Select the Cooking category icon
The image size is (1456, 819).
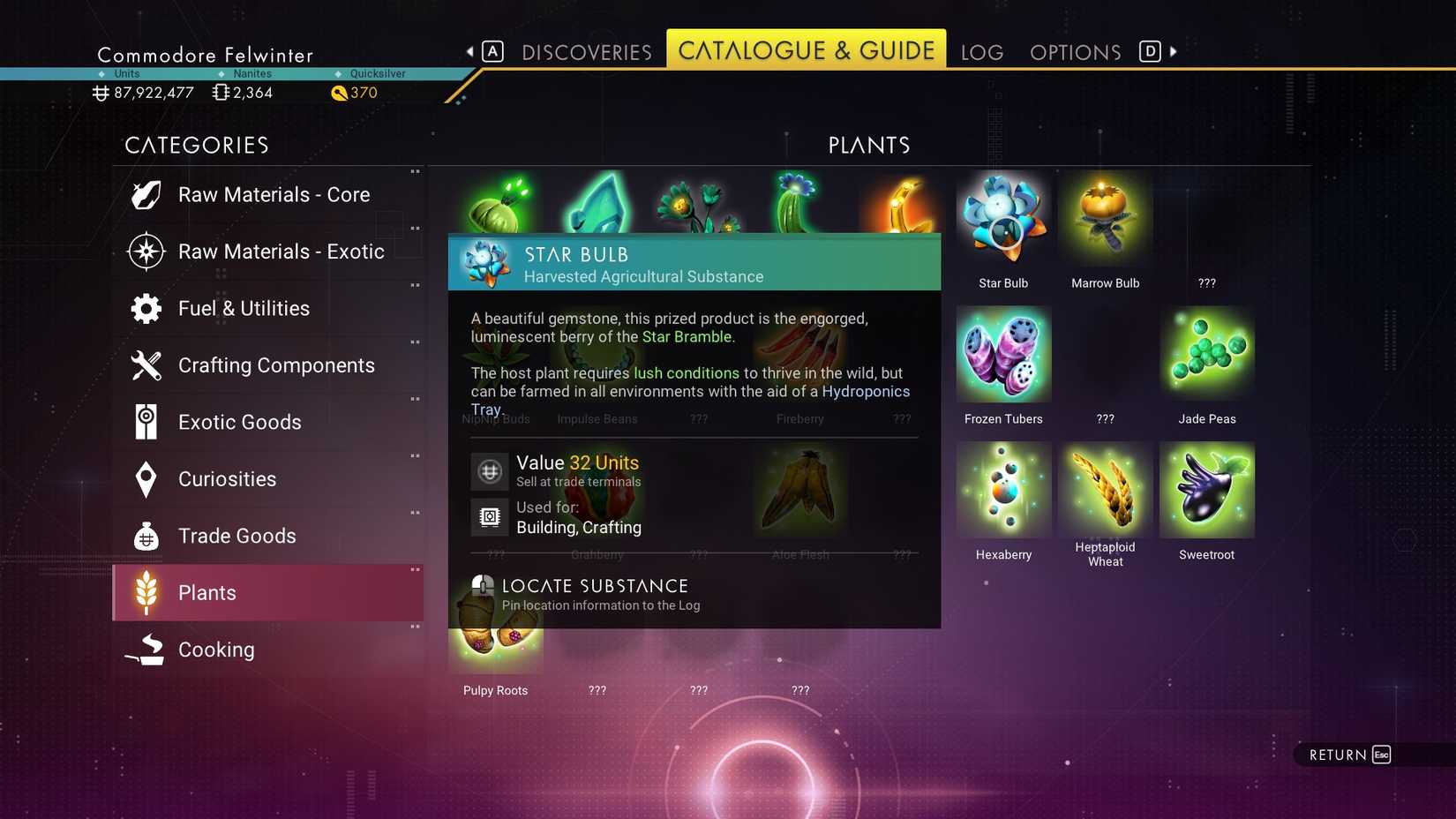point(146,650)
